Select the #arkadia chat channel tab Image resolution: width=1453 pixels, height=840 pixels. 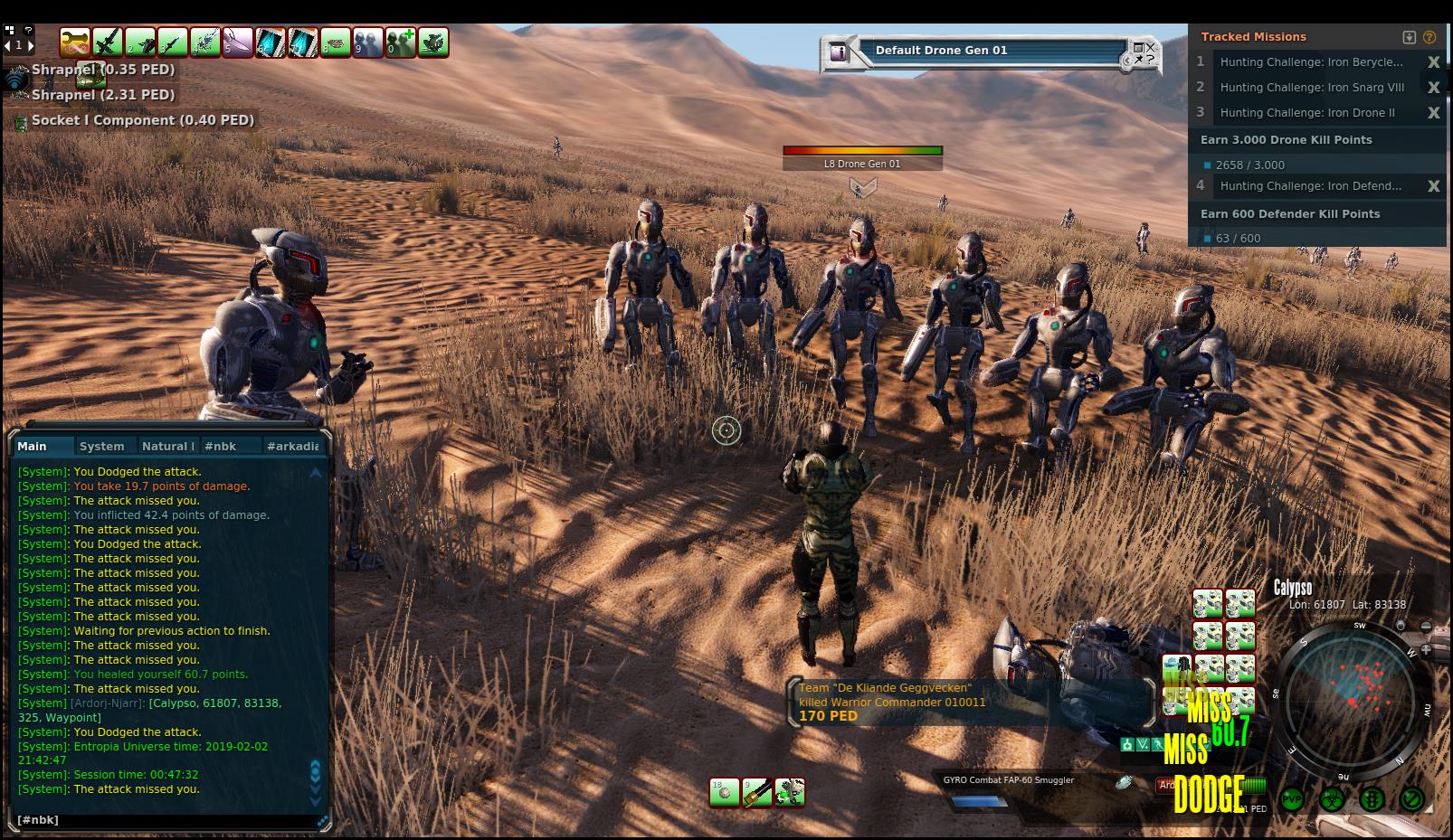tap(292, 446)
